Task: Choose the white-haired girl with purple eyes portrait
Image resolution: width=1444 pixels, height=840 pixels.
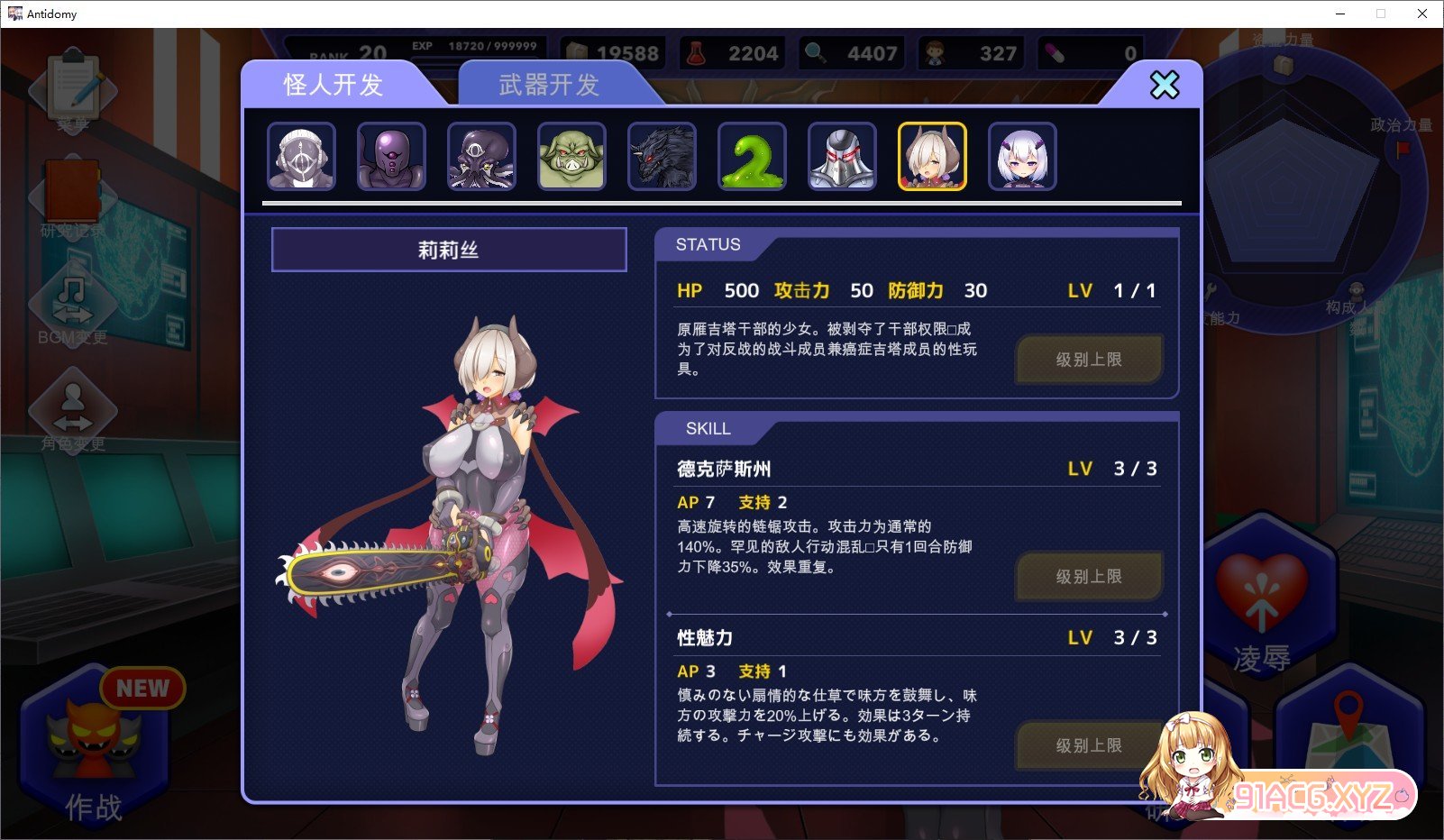Action: 1022,157
